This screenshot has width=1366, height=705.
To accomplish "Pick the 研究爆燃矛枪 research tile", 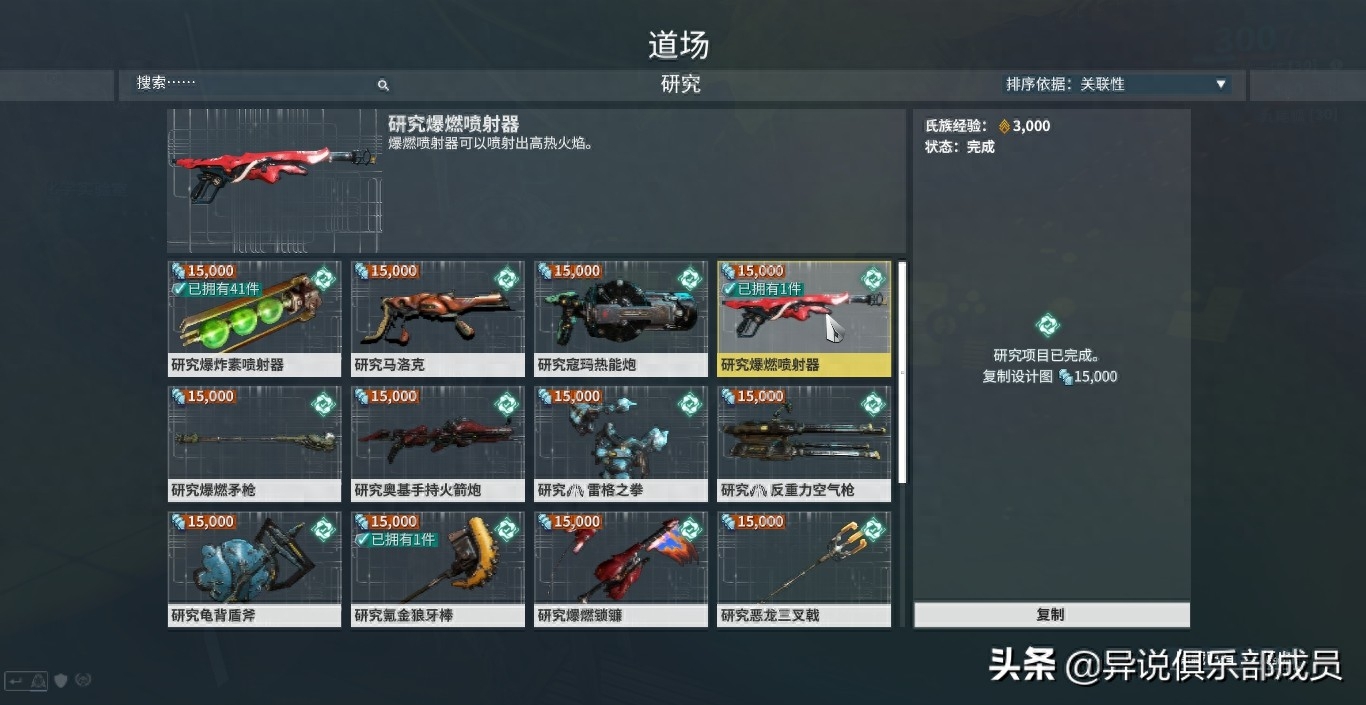I will coord(254,444).
